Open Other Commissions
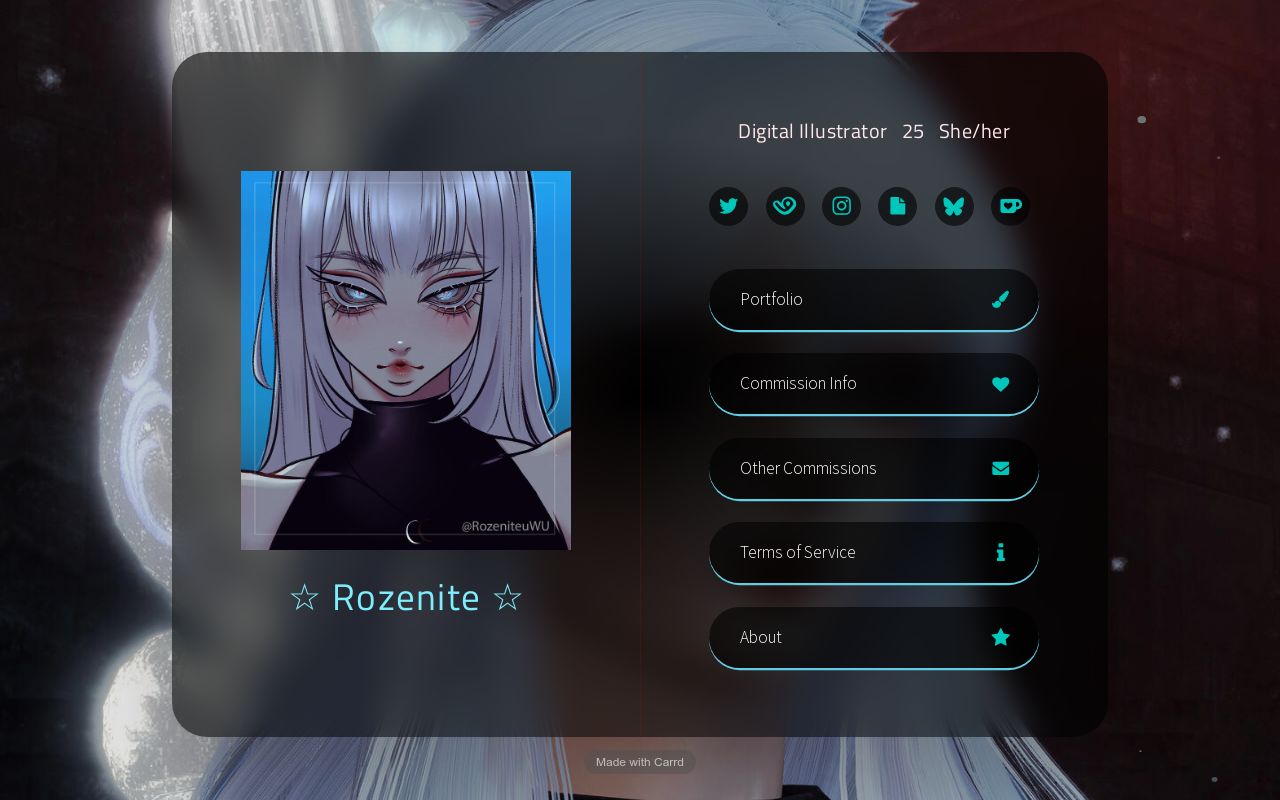Image resolution: width=1280 pixels, height=800 pixels. (874, 468)
